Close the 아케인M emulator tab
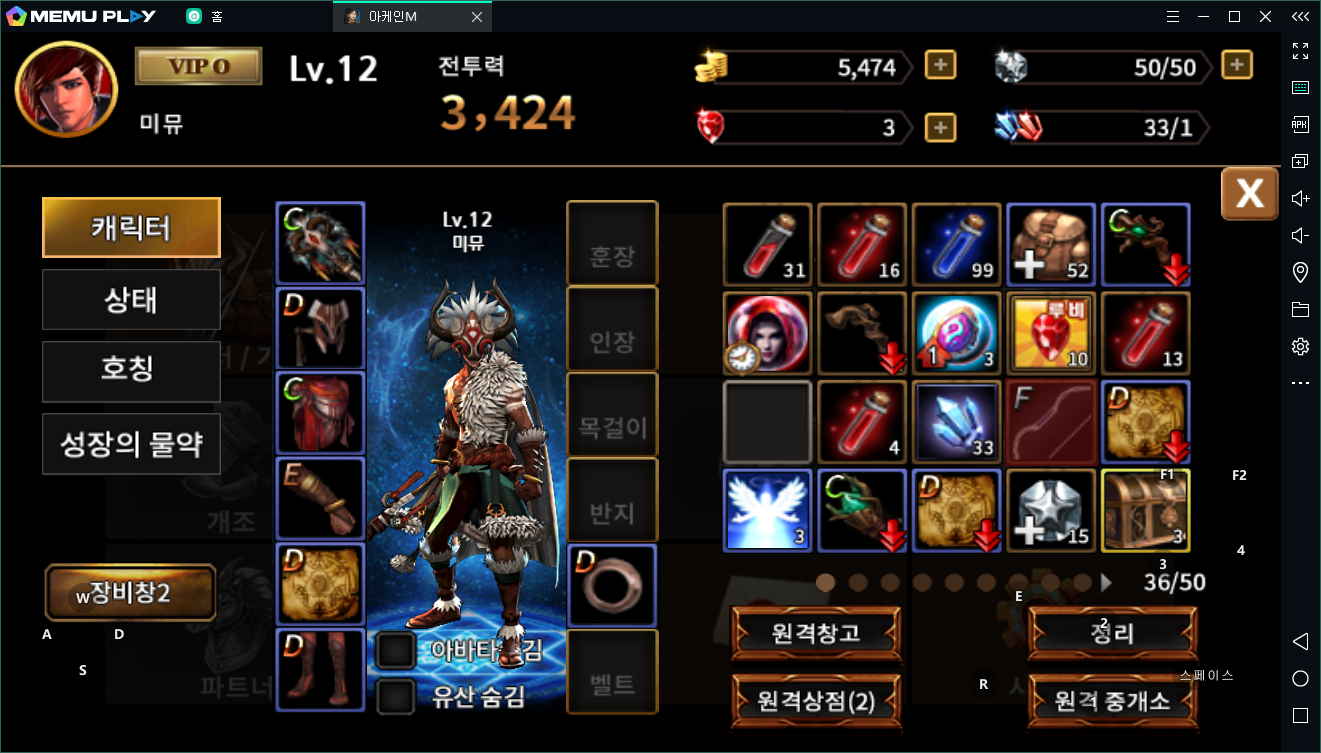Viewport: 1321px width, 753px height. [x=476, y=17]
